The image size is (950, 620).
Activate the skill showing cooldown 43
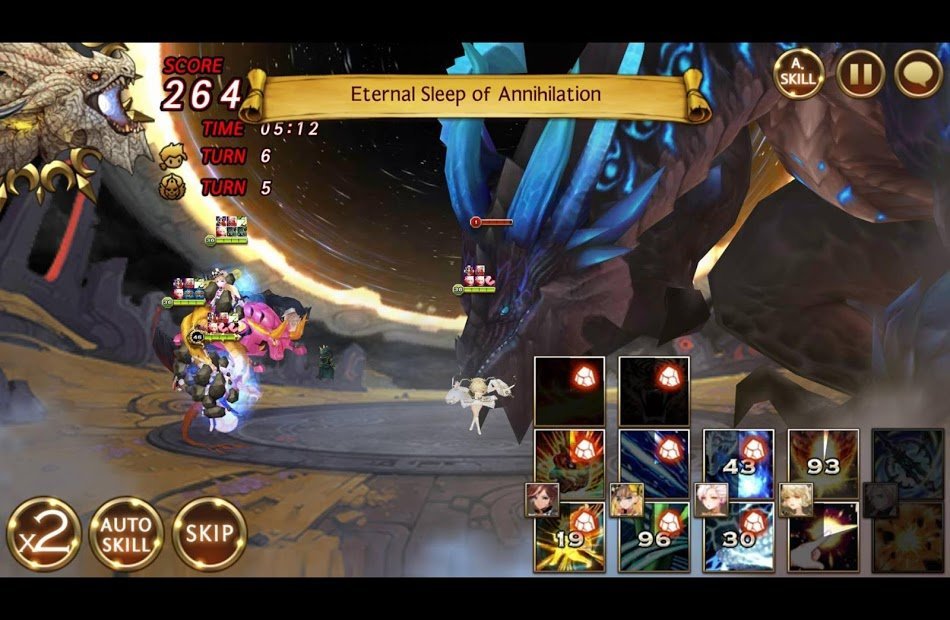[x=739, y=464]
